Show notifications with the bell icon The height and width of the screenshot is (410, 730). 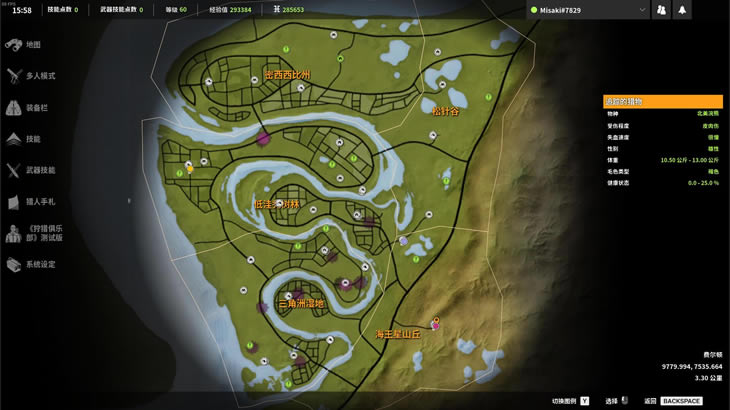point(682,10)
